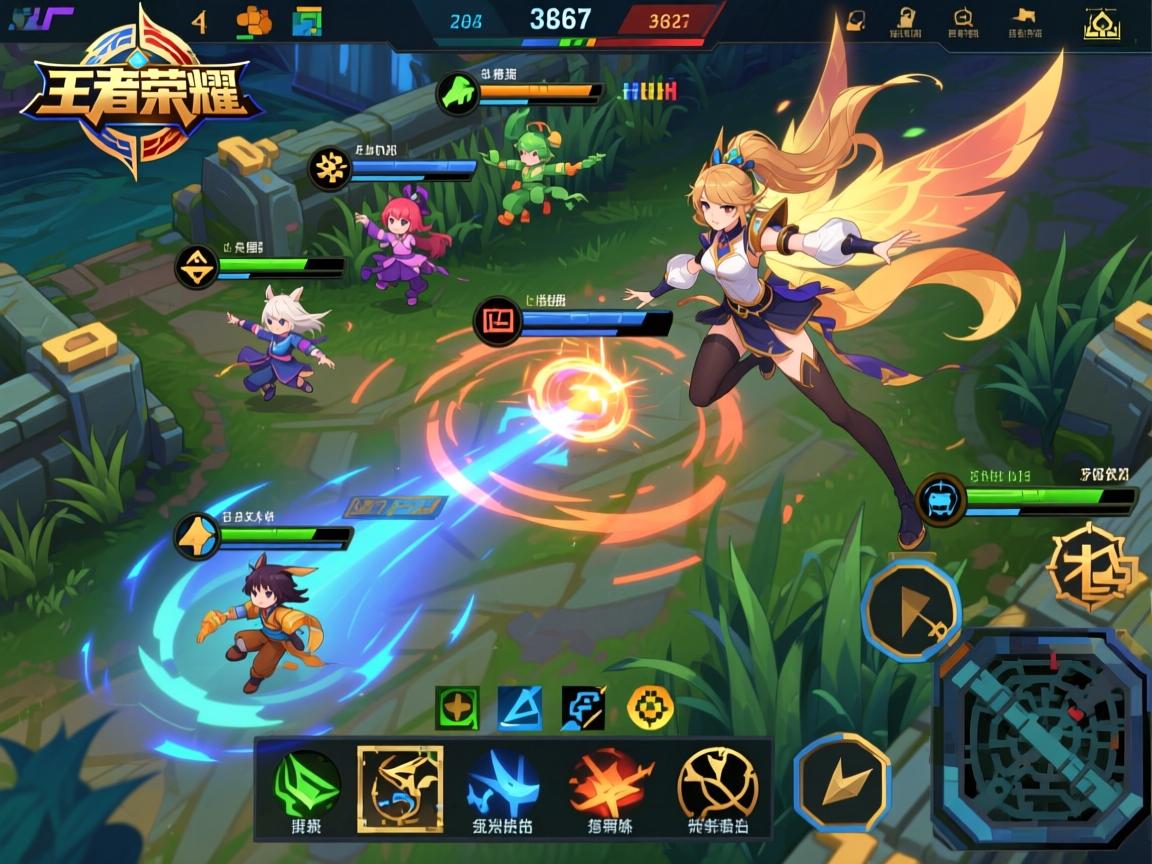Screen dimensions: 1152x864
Task: Open the gold speech bubble icon
Action: [962, 19]
